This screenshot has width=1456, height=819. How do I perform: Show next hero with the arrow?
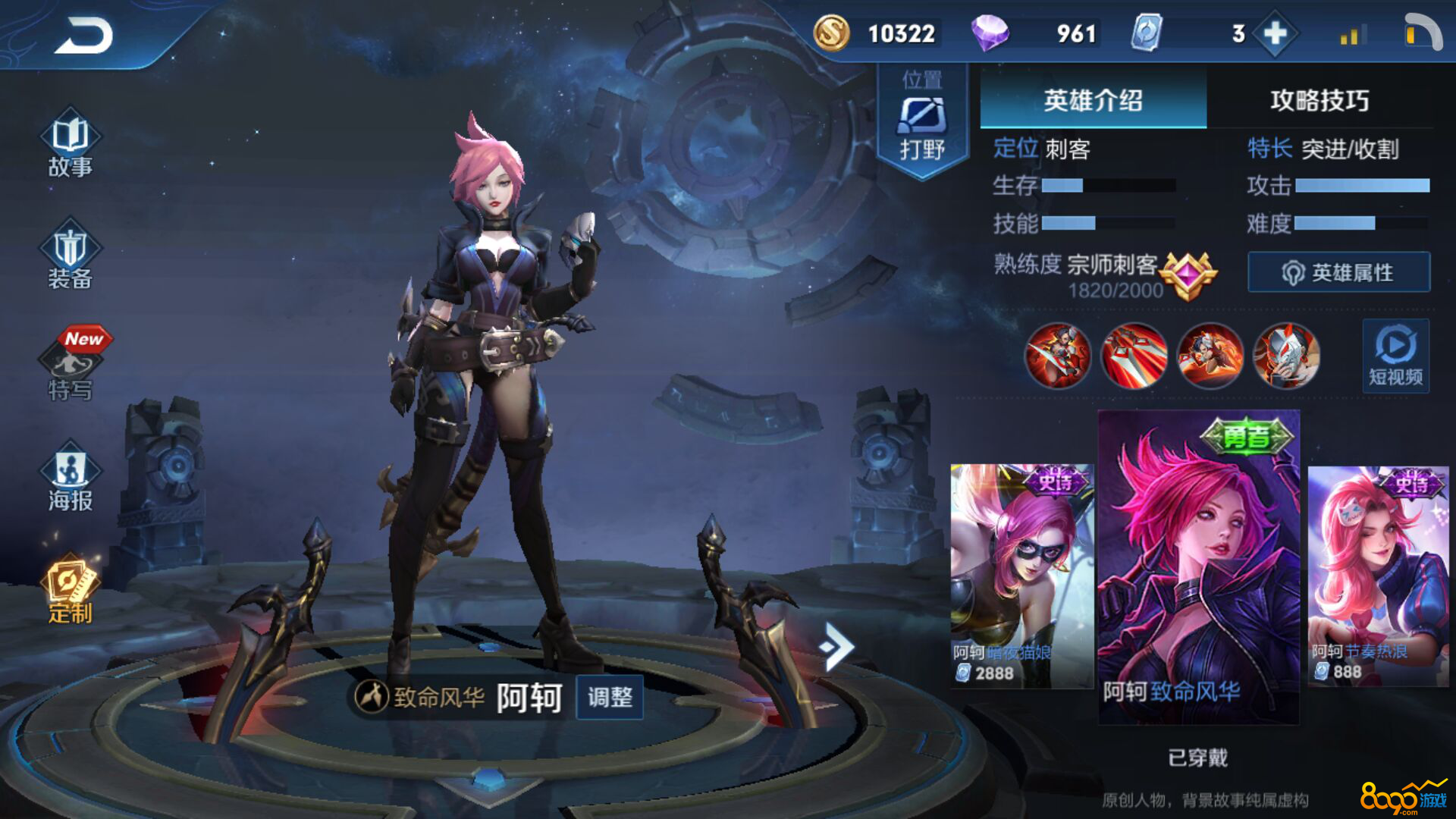coord(836,646)
